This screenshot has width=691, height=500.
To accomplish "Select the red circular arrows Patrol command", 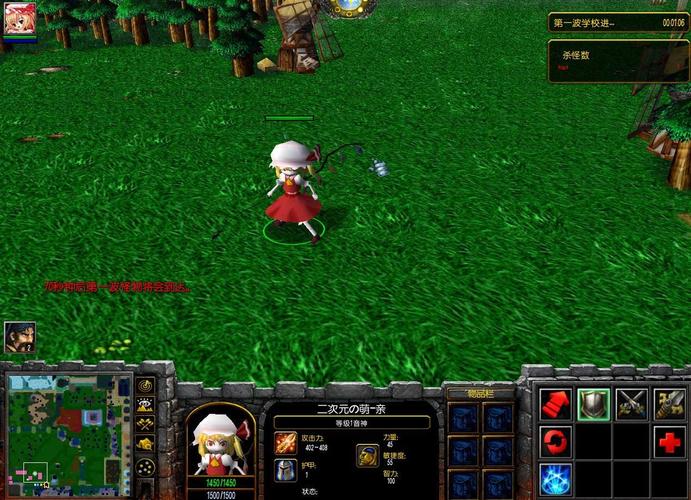I will pos(556,441).
